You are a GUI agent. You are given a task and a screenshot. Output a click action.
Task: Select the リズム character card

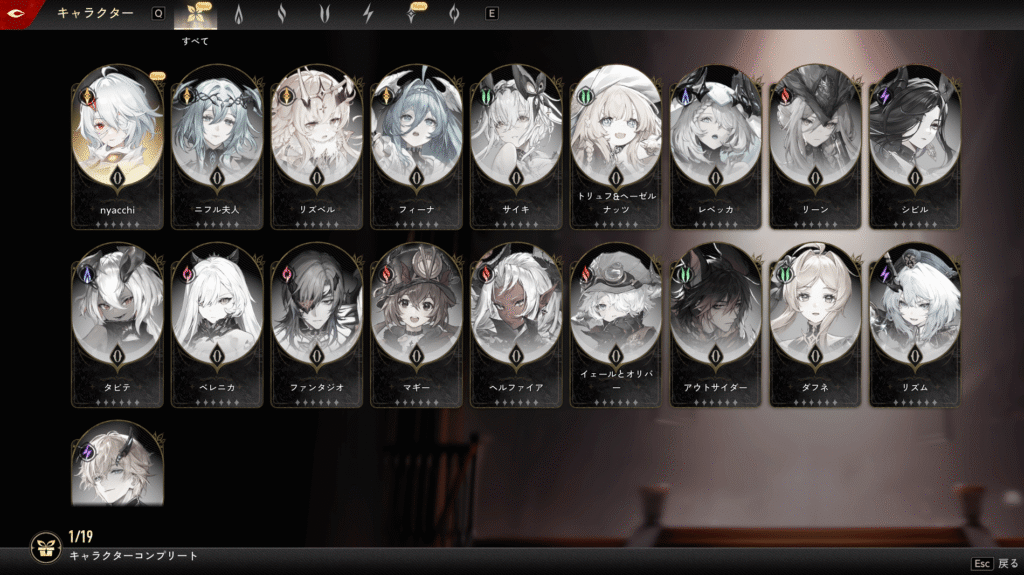click(x=915, y=318)
